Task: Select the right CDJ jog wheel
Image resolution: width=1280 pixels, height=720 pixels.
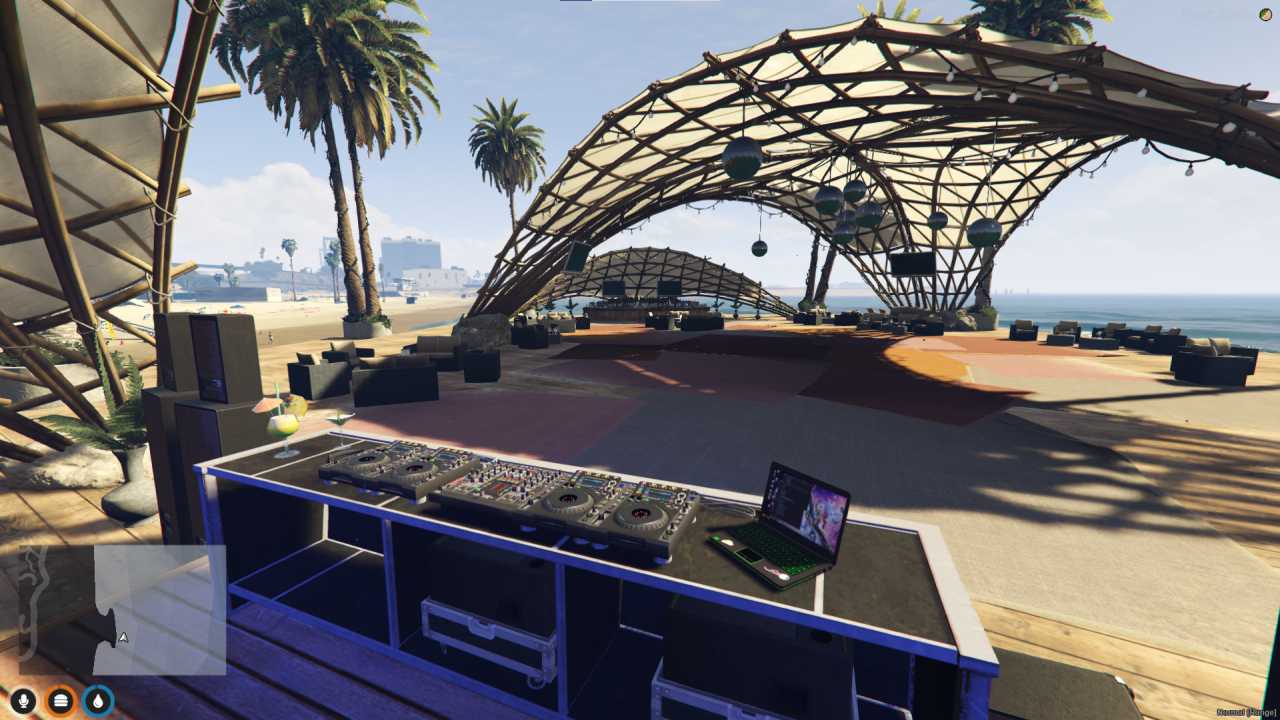Action: click(x=639, y=514)
